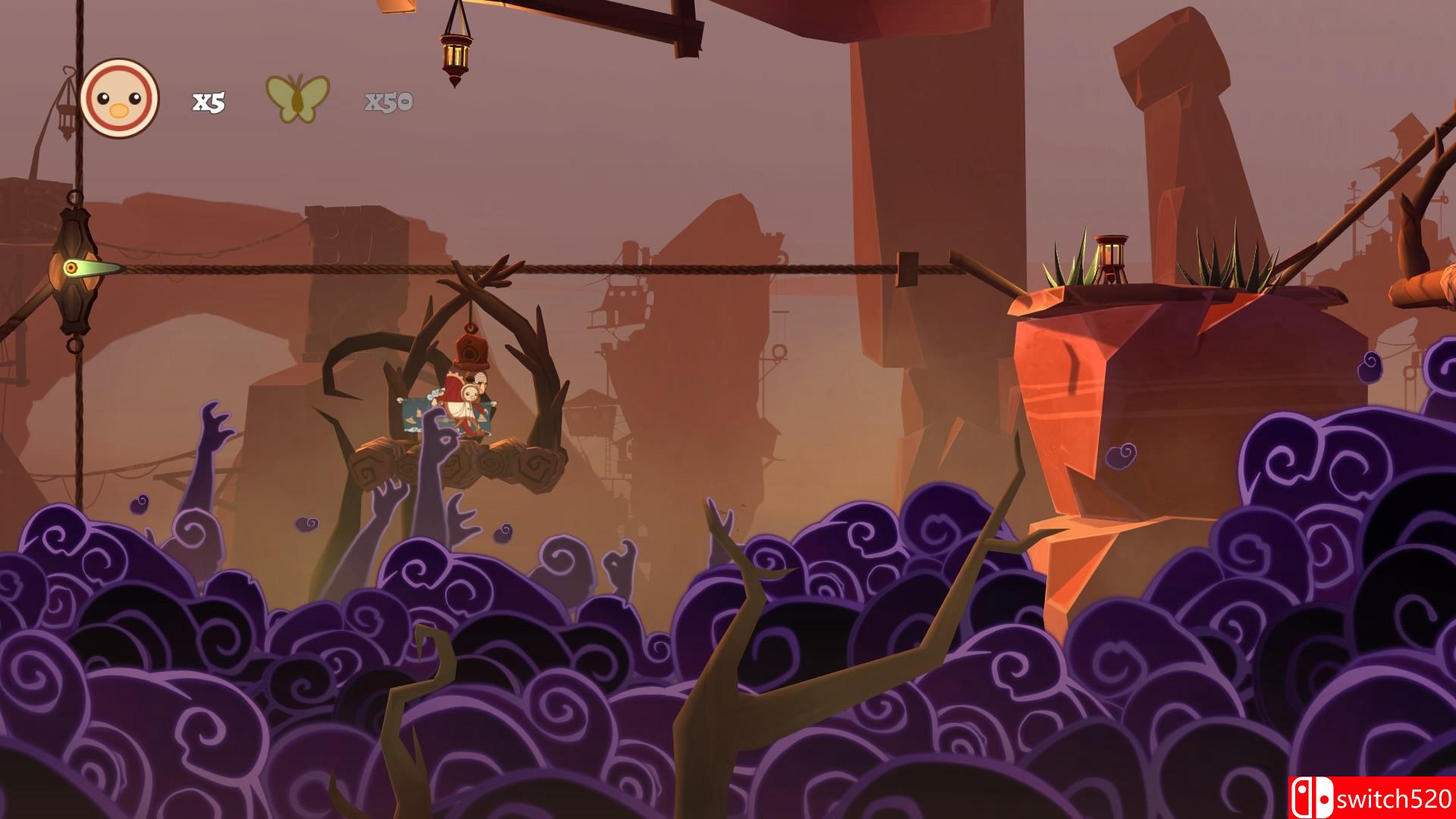Click the character face lives icon
Image resolution: width=1456 pixels, height=819 pixels.
click(x=120, y=99)
